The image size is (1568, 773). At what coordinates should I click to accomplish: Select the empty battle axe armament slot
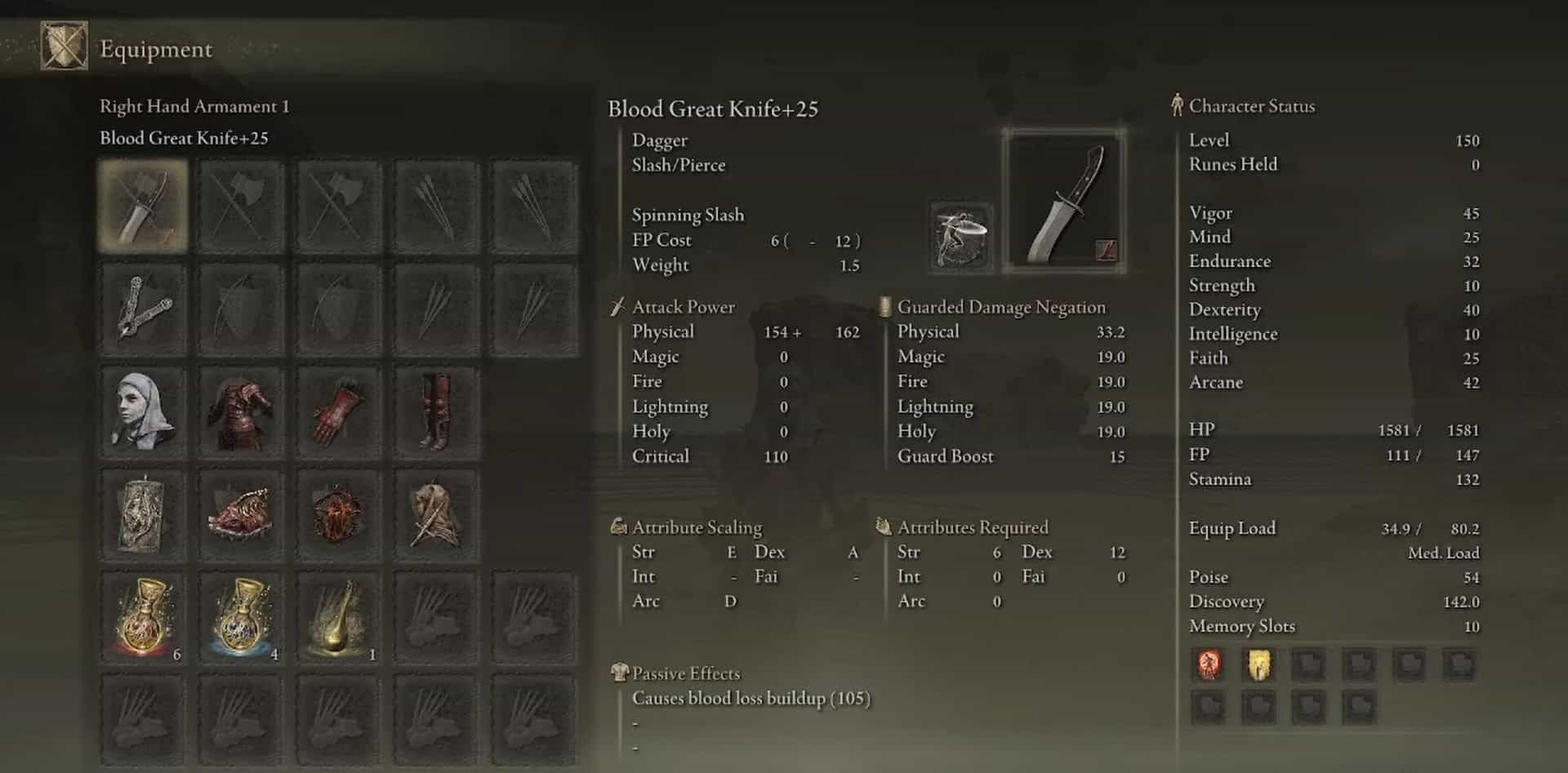tap(241, 206)
